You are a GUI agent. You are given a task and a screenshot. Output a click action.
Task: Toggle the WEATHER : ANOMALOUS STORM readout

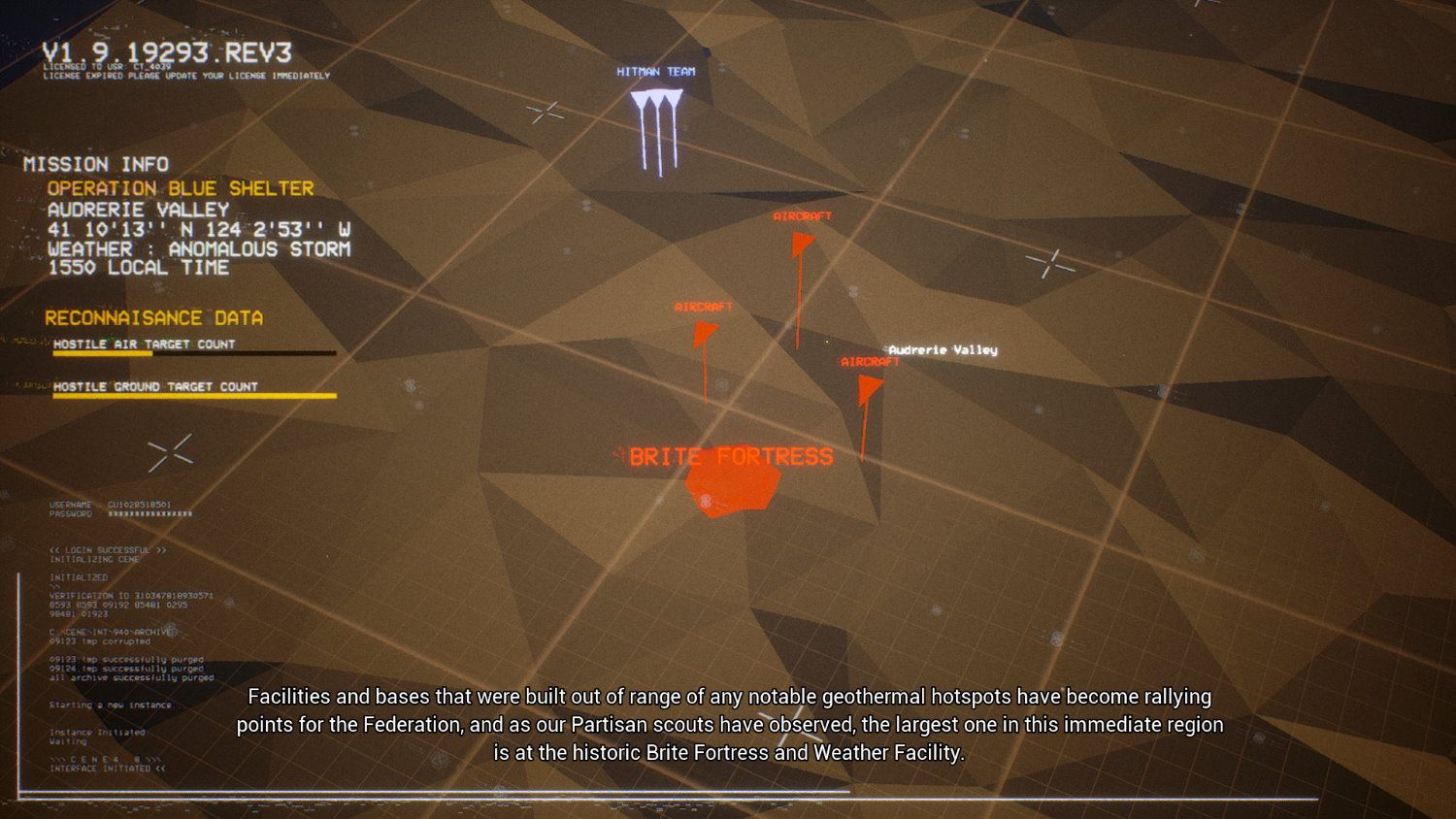tap(200, 247)
